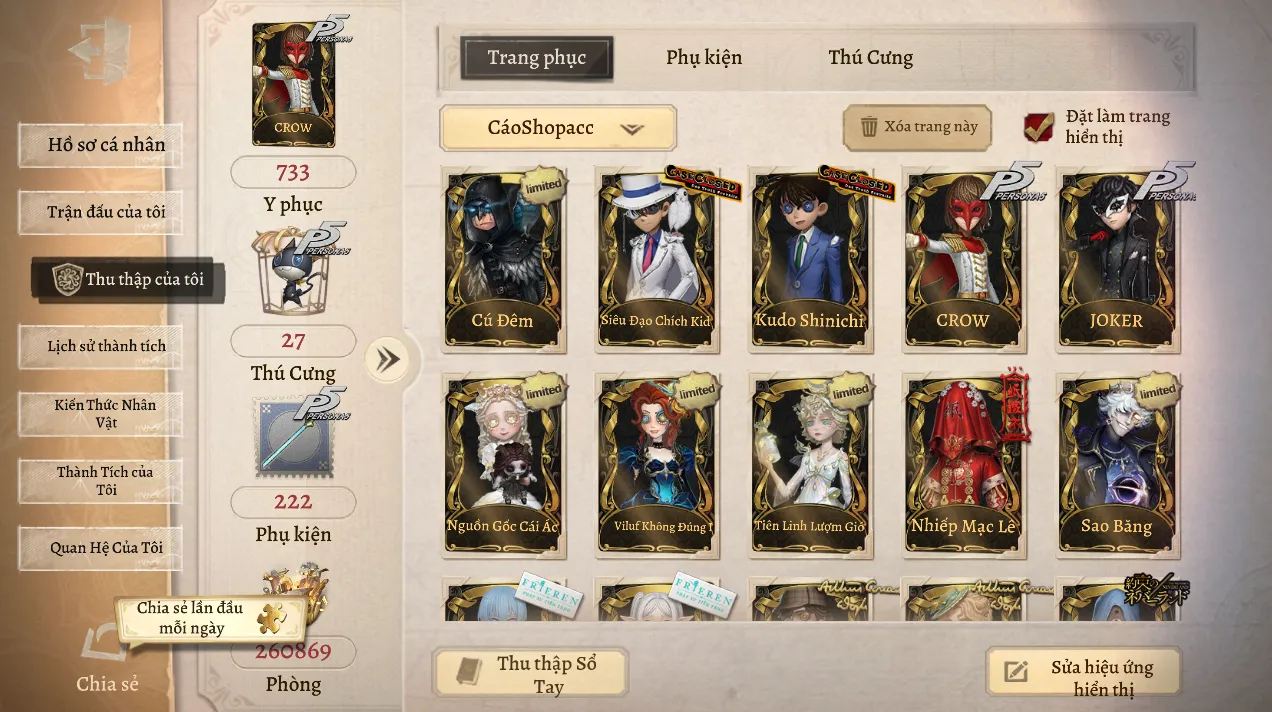The image size is (1272, 712).
Task: Open Thu thập Sổ Tay
Action: point(530,674)
